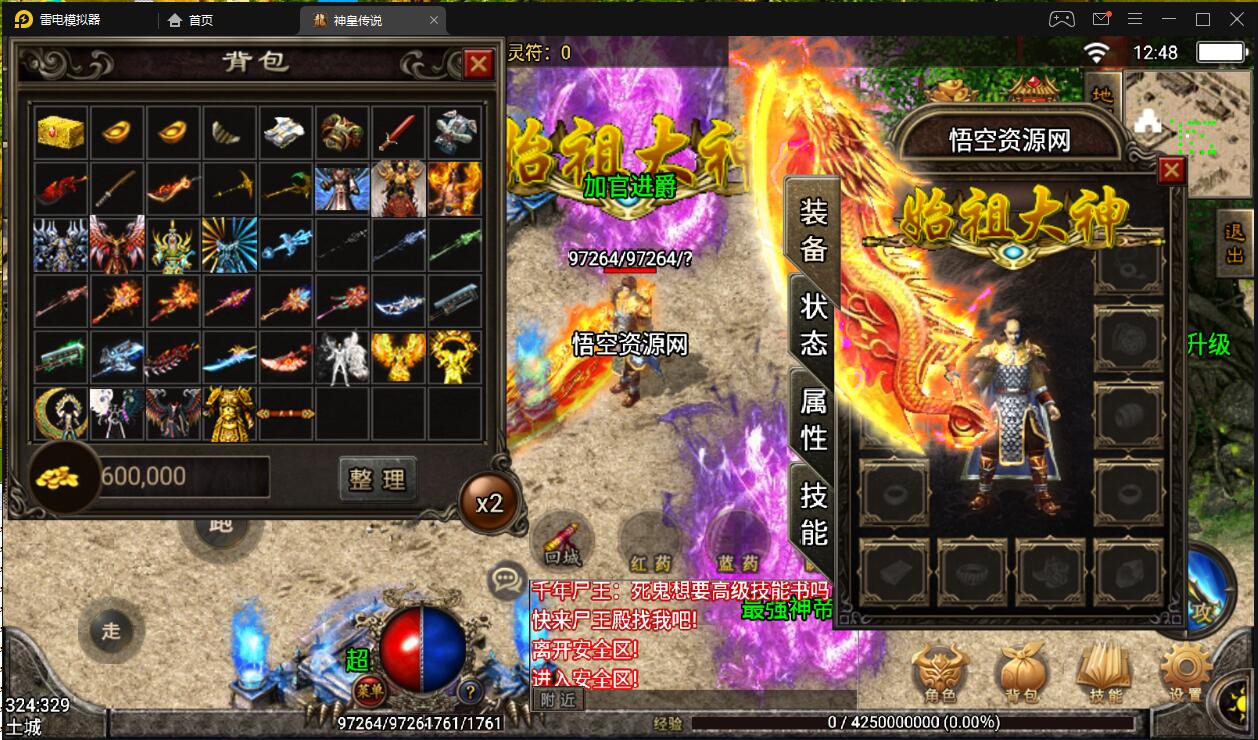The width and height of the screenshot is (1258, 740).
Task: Switch to the 状态 status tab
Action: pyautogui.click(x=813, y=324)
